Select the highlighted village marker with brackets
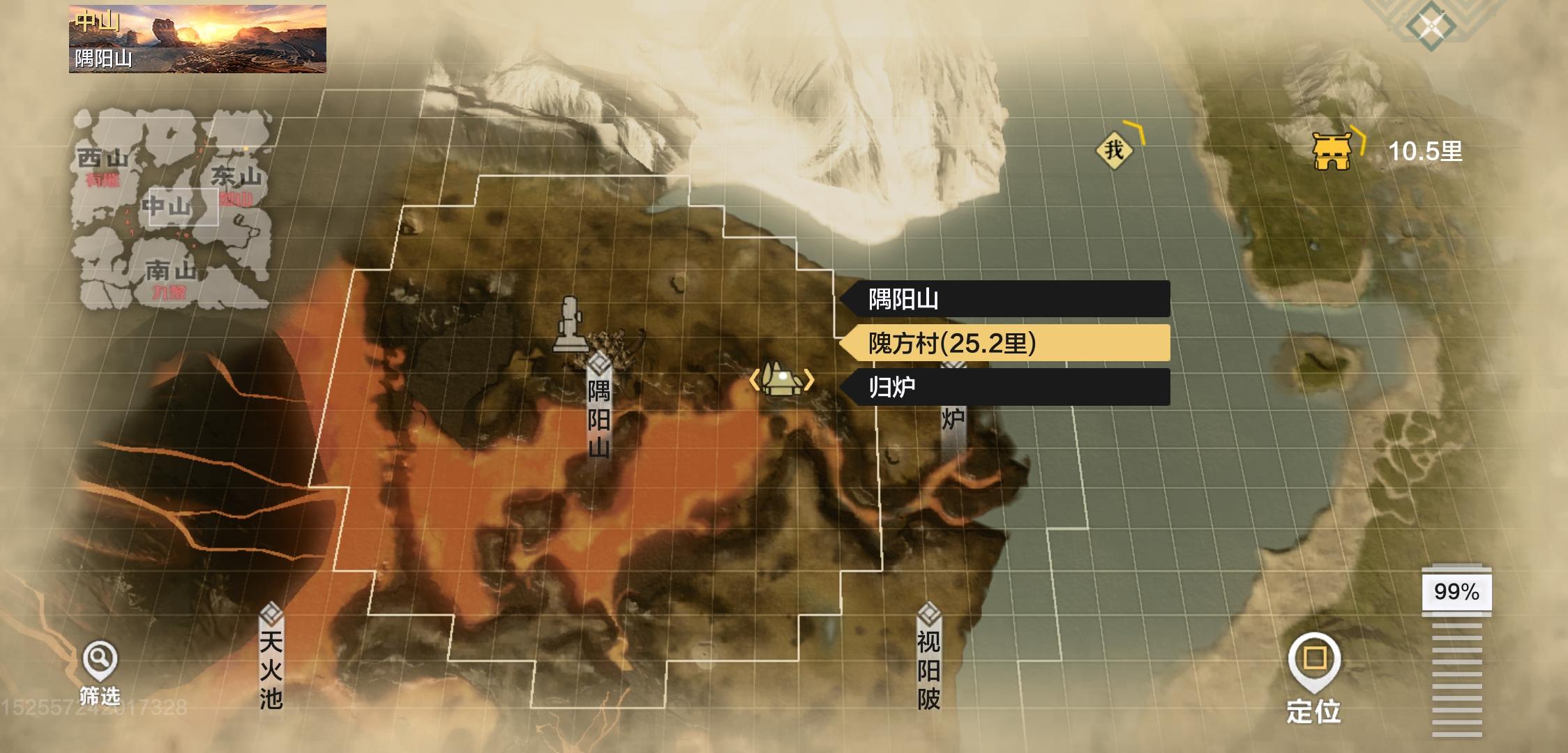1568x753 pixels. (x=781, y=380)
